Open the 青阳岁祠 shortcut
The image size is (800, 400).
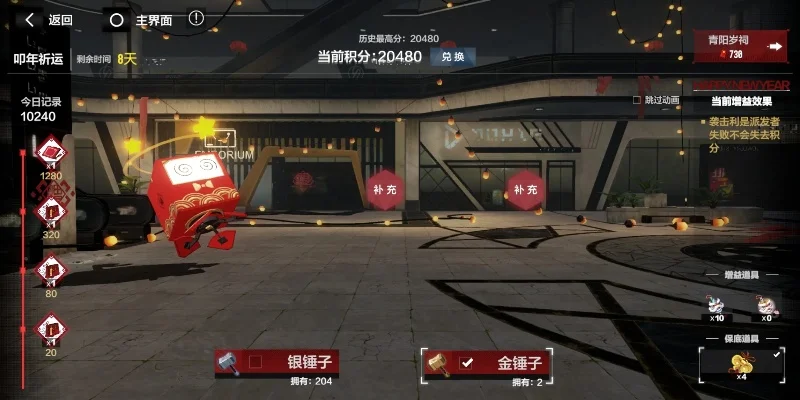pyautogui.click(x=743, y=46)
